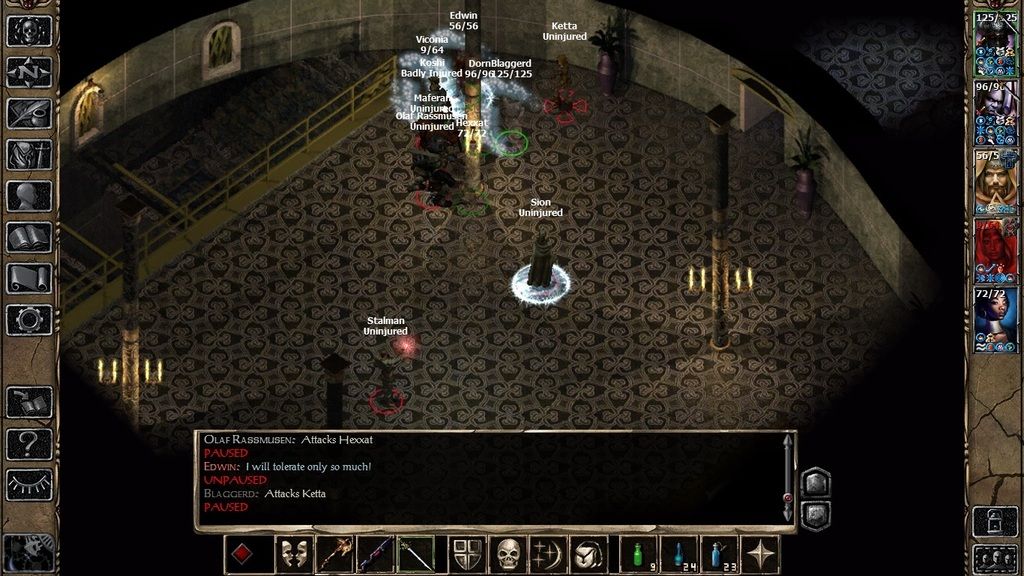Open special abilities with the four-pointed star

pos(761,554)
